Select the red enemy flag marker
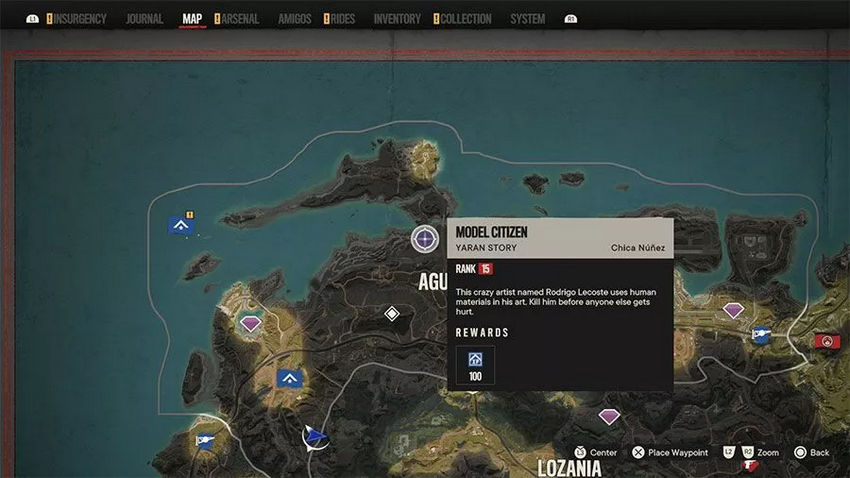 pos(826,341)
